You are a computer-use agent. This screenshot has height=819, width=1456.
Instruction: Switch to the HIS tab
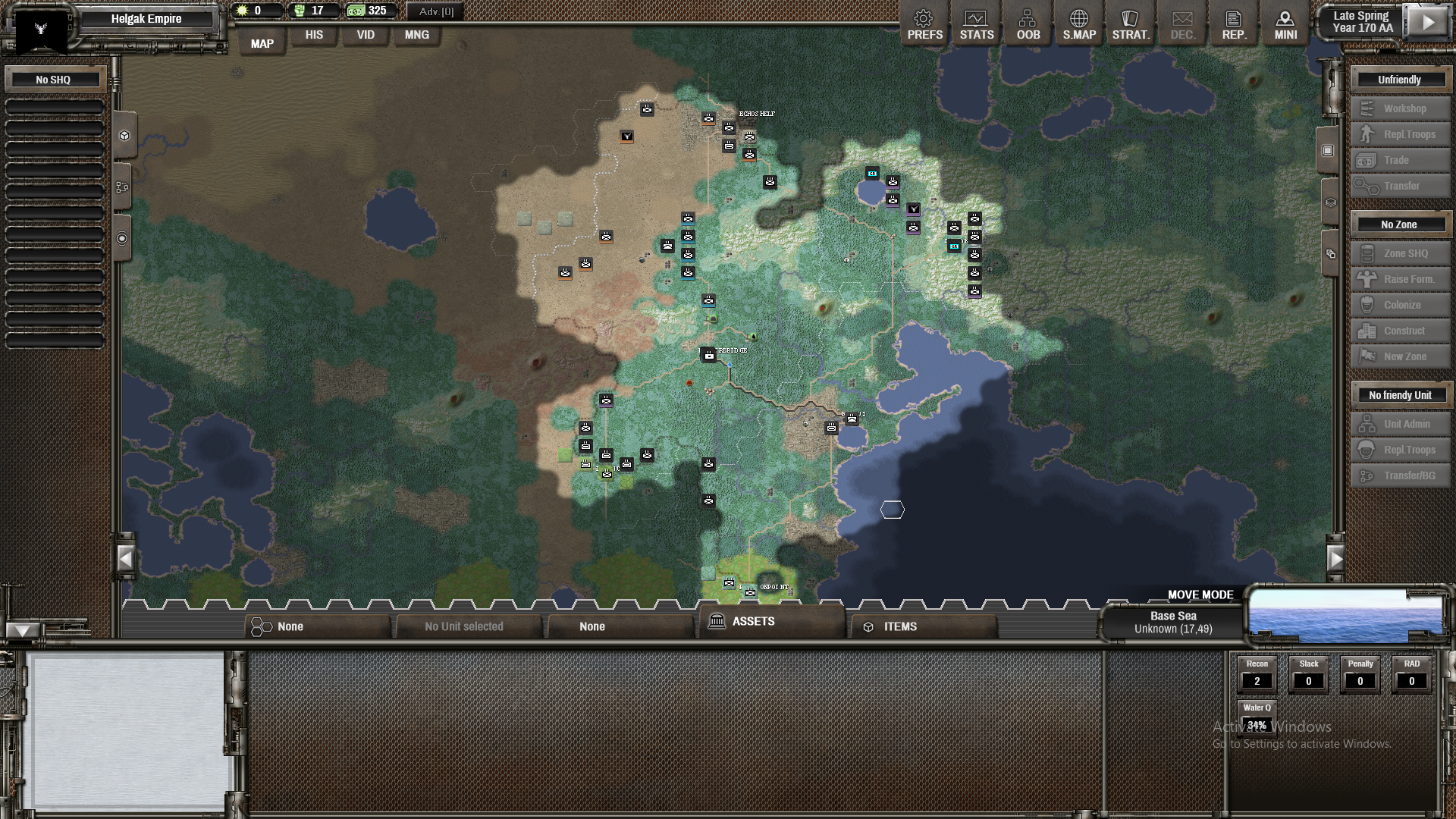[313, 35]
